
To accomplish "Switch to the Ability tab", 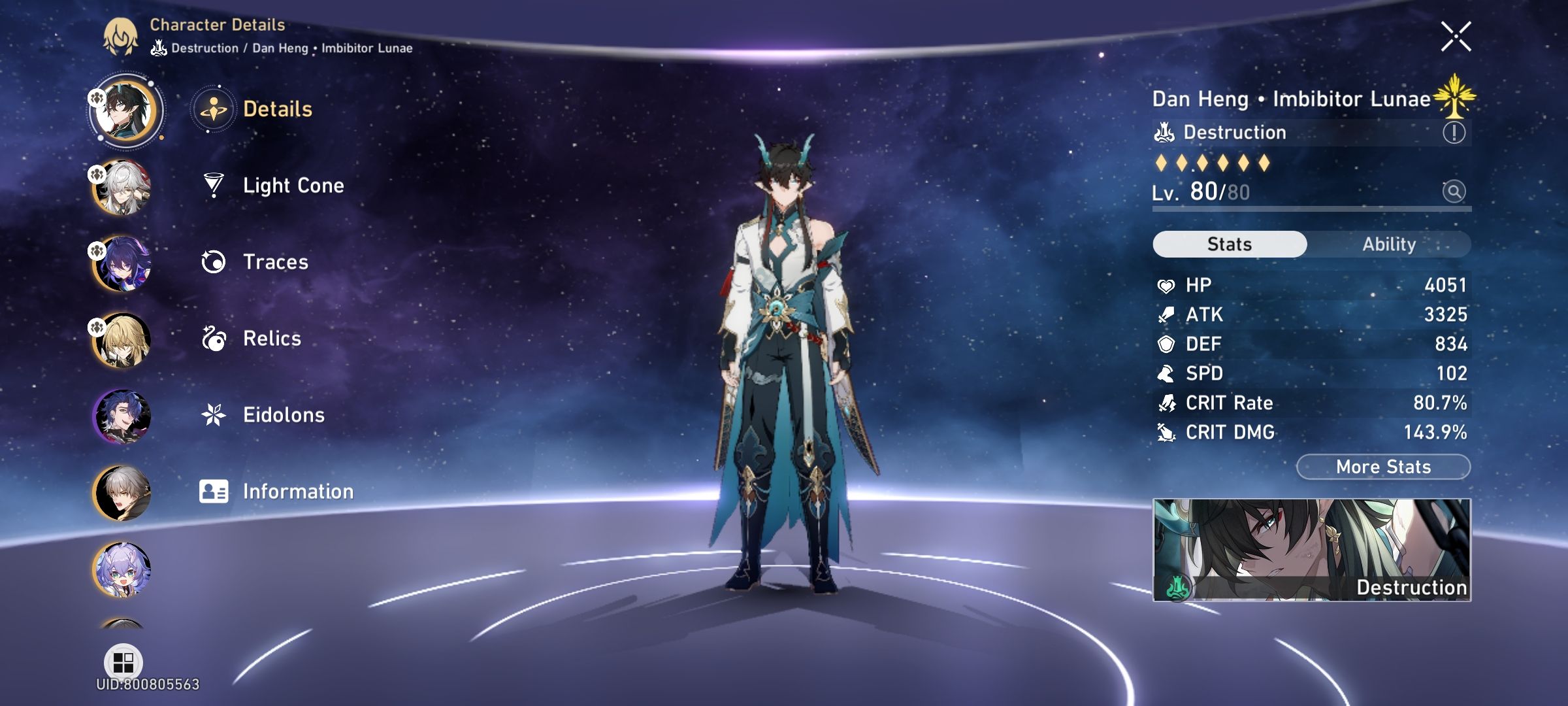I will point(1388,244).
